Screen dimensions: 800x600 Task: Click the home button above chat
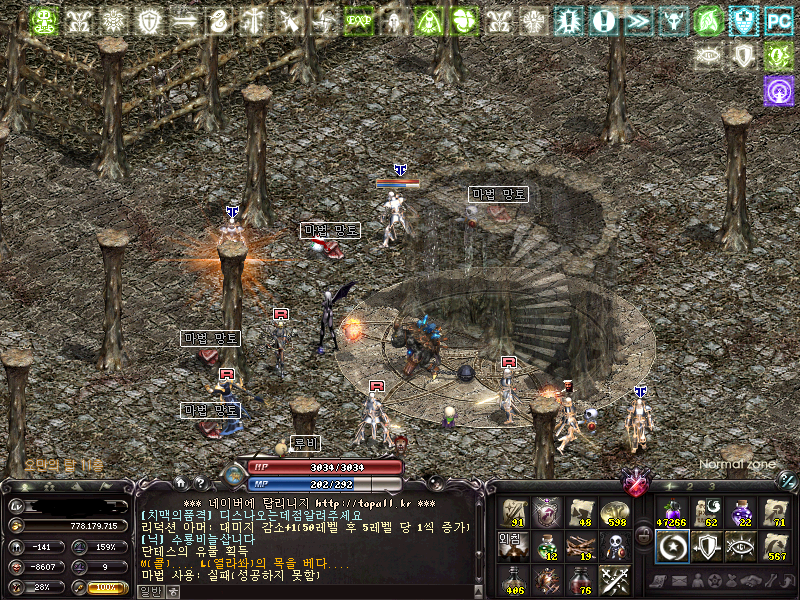pyautogui.click(x=180, y=482)
